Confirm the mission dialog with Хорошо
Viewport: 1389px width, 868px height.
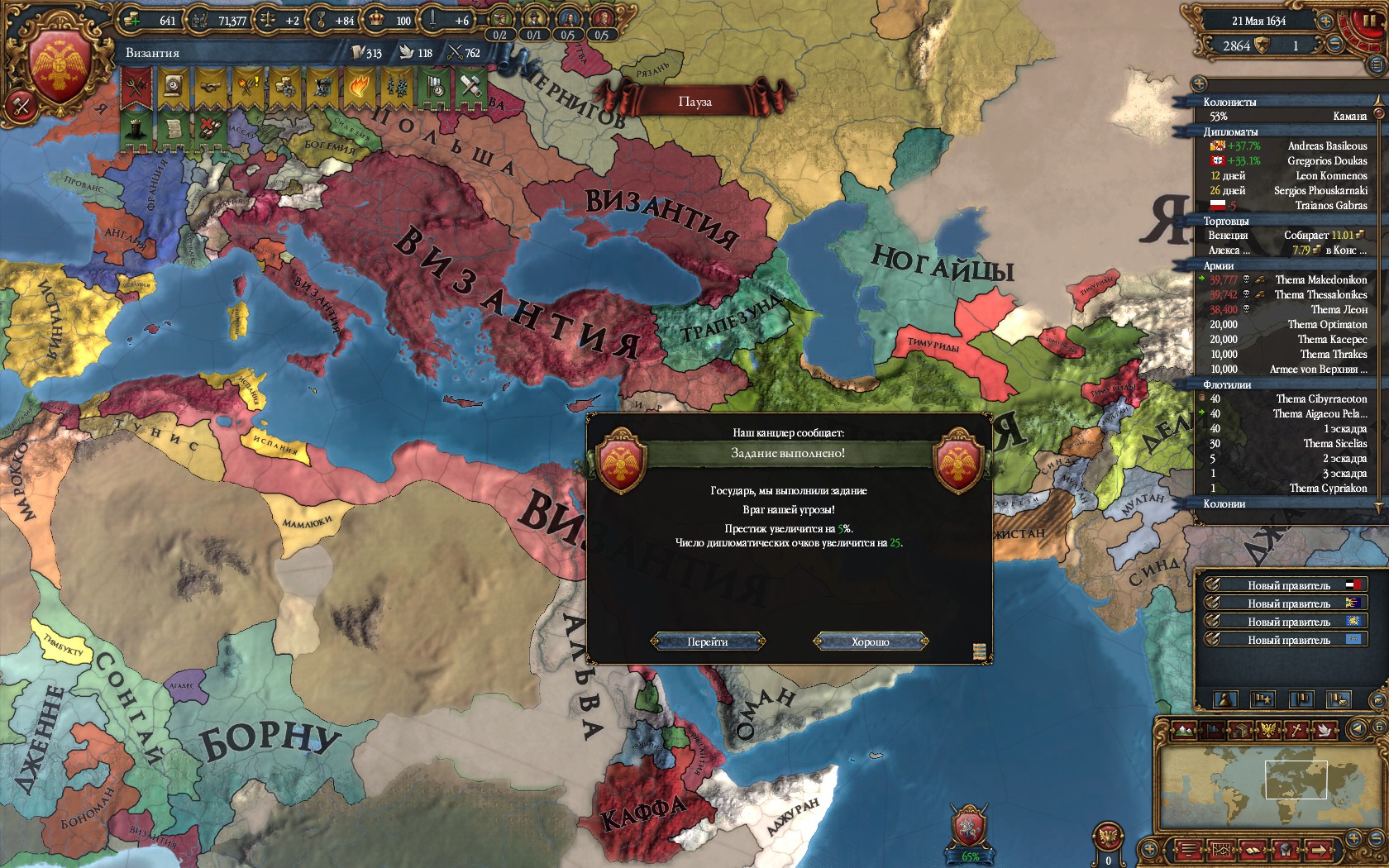click(x=871, y=641)
